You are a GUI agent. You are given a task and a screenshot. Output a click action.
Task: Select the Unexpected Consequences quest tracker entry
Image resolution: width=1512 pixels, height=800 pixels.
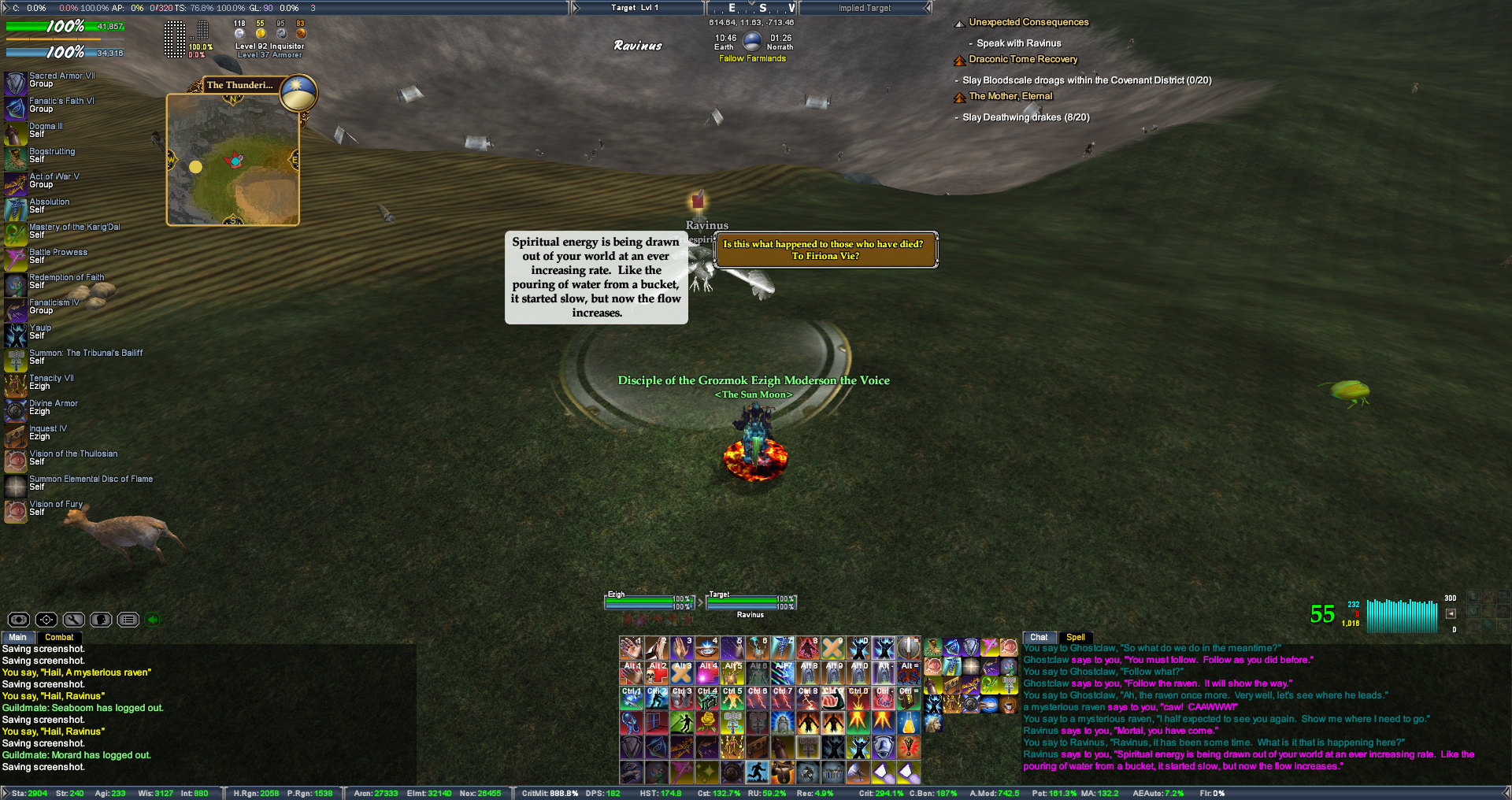(x=1028, y=23)
